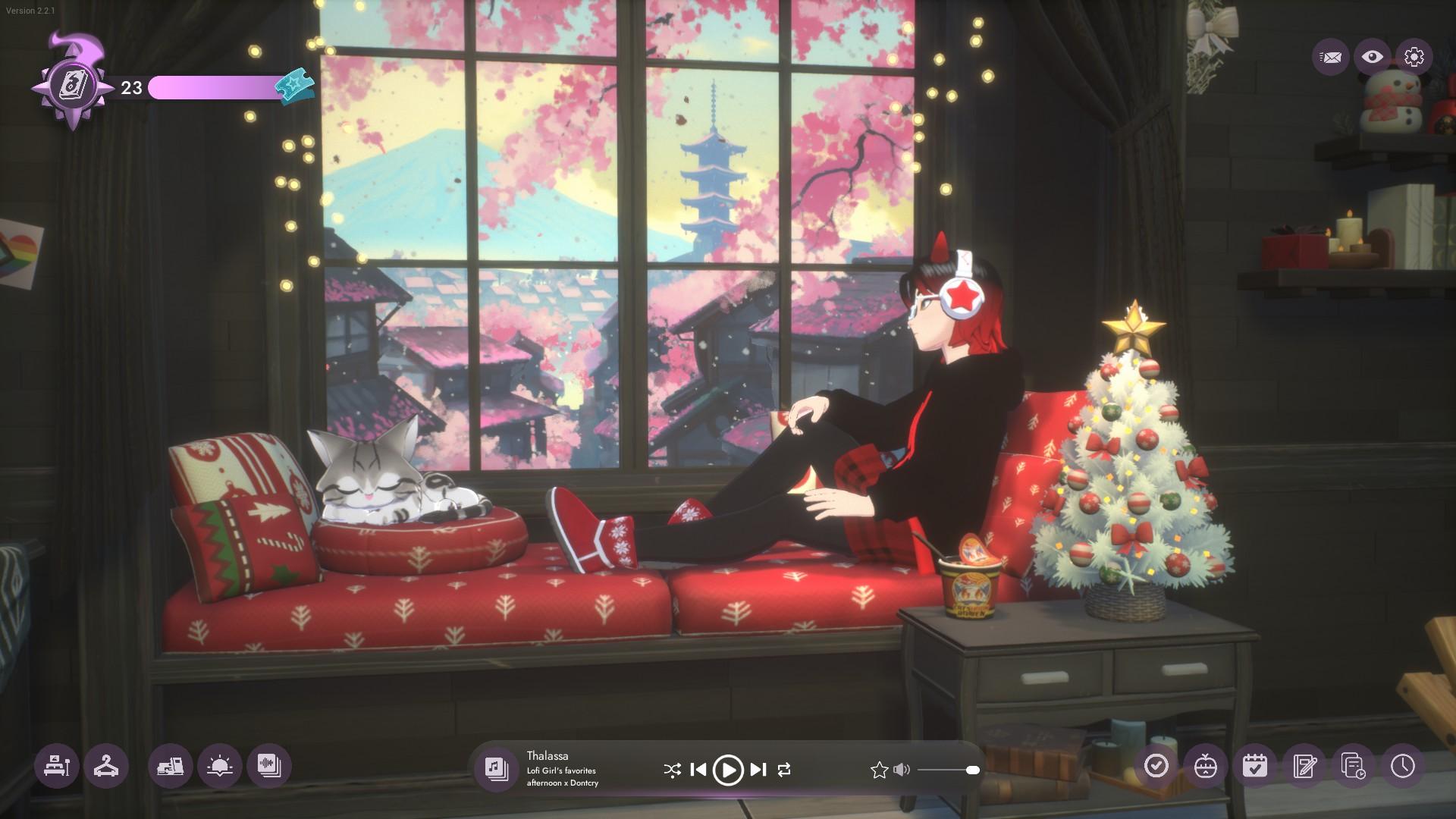Open the settings gear menu
The width and height of the screenshot is (1456, 819).
[x=1414, y=57]
